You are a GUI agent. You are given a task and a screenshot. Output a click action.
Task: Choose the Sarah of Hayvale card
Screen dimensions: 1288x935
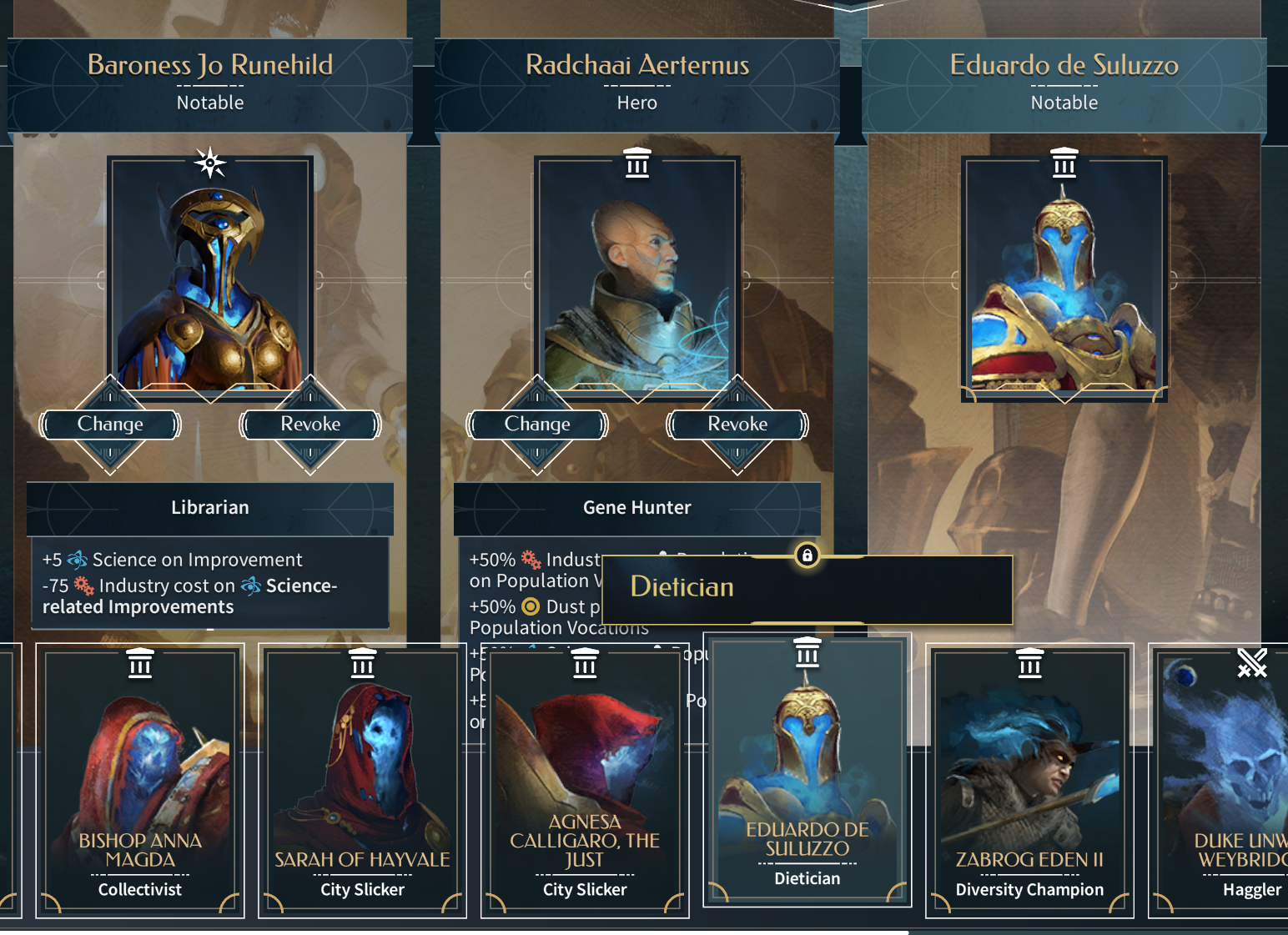click(362, 780)
